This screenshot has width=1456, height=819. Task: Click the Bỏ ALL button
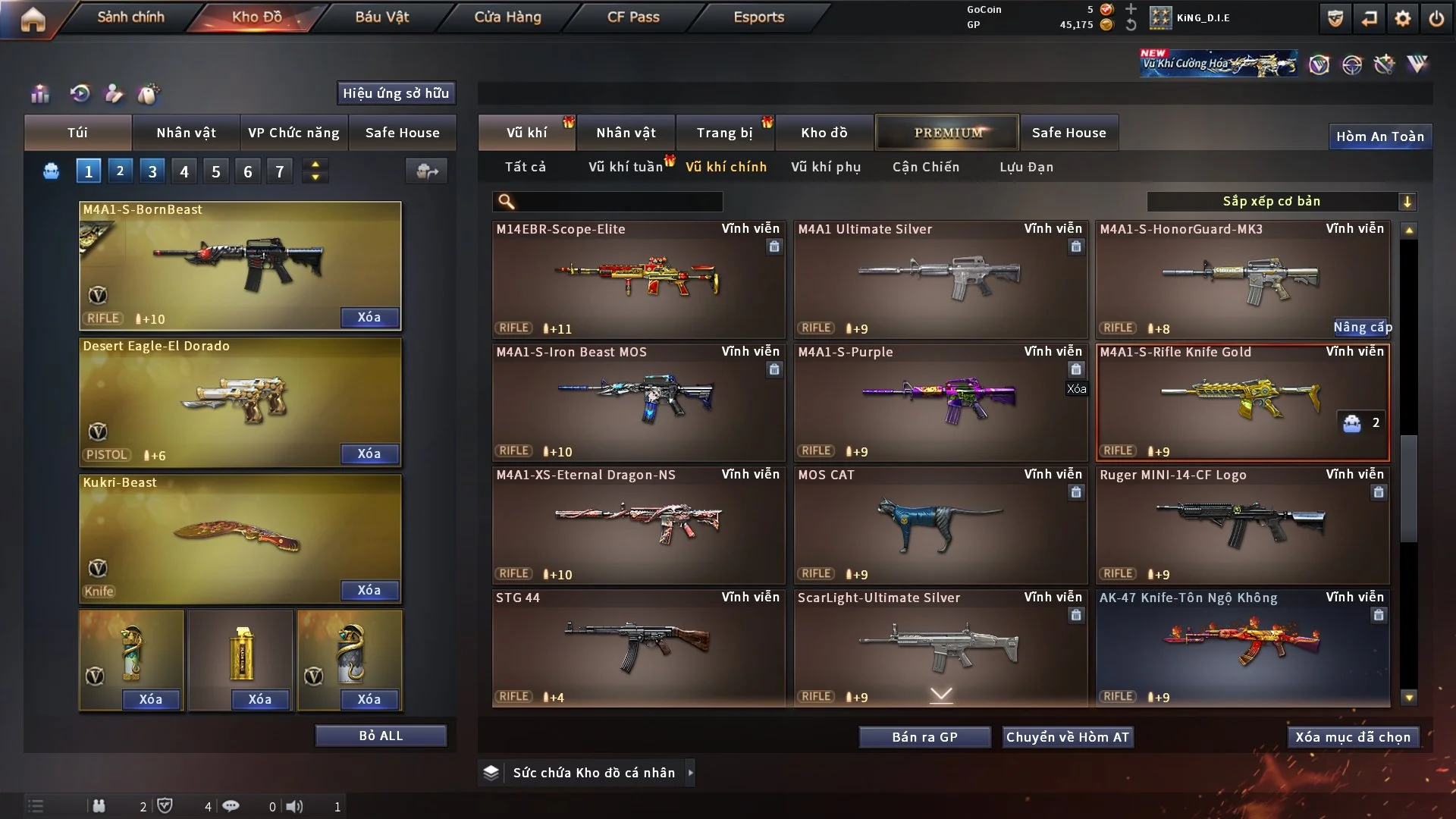(381, 736)
